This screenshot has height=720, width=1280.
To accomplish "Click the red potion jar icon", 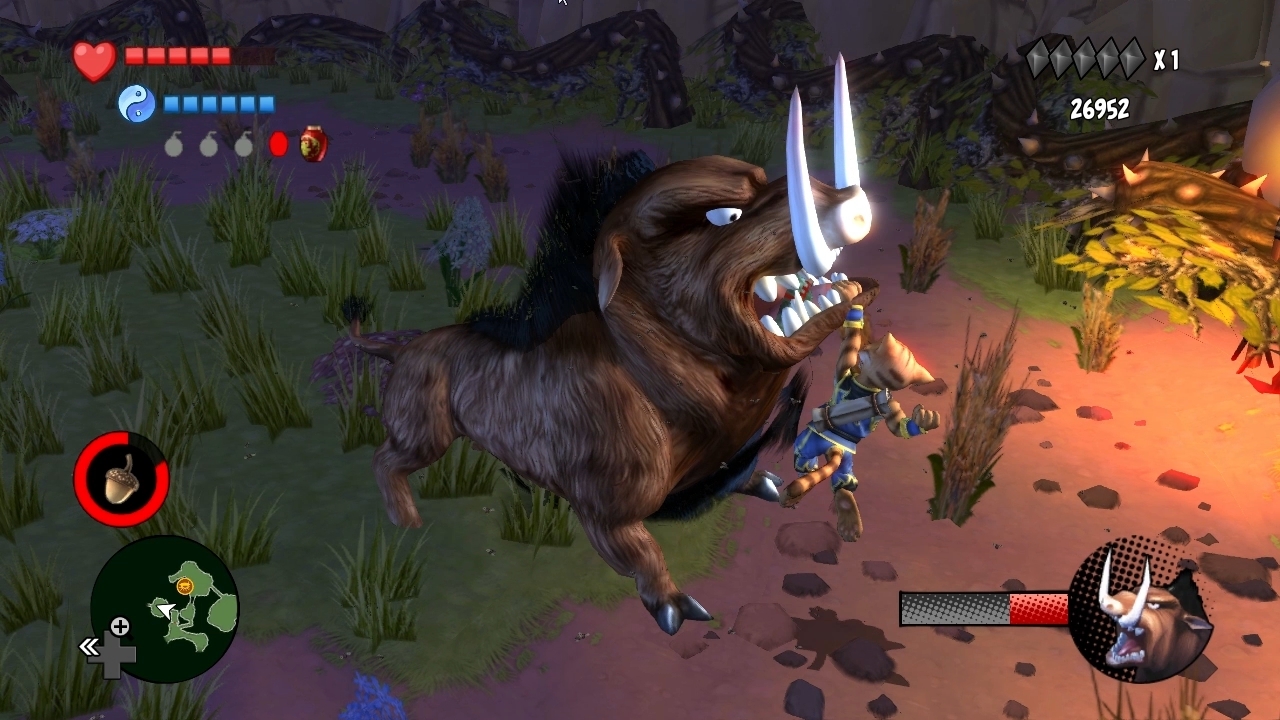I will pyautogui.click(x=314, y=144).
